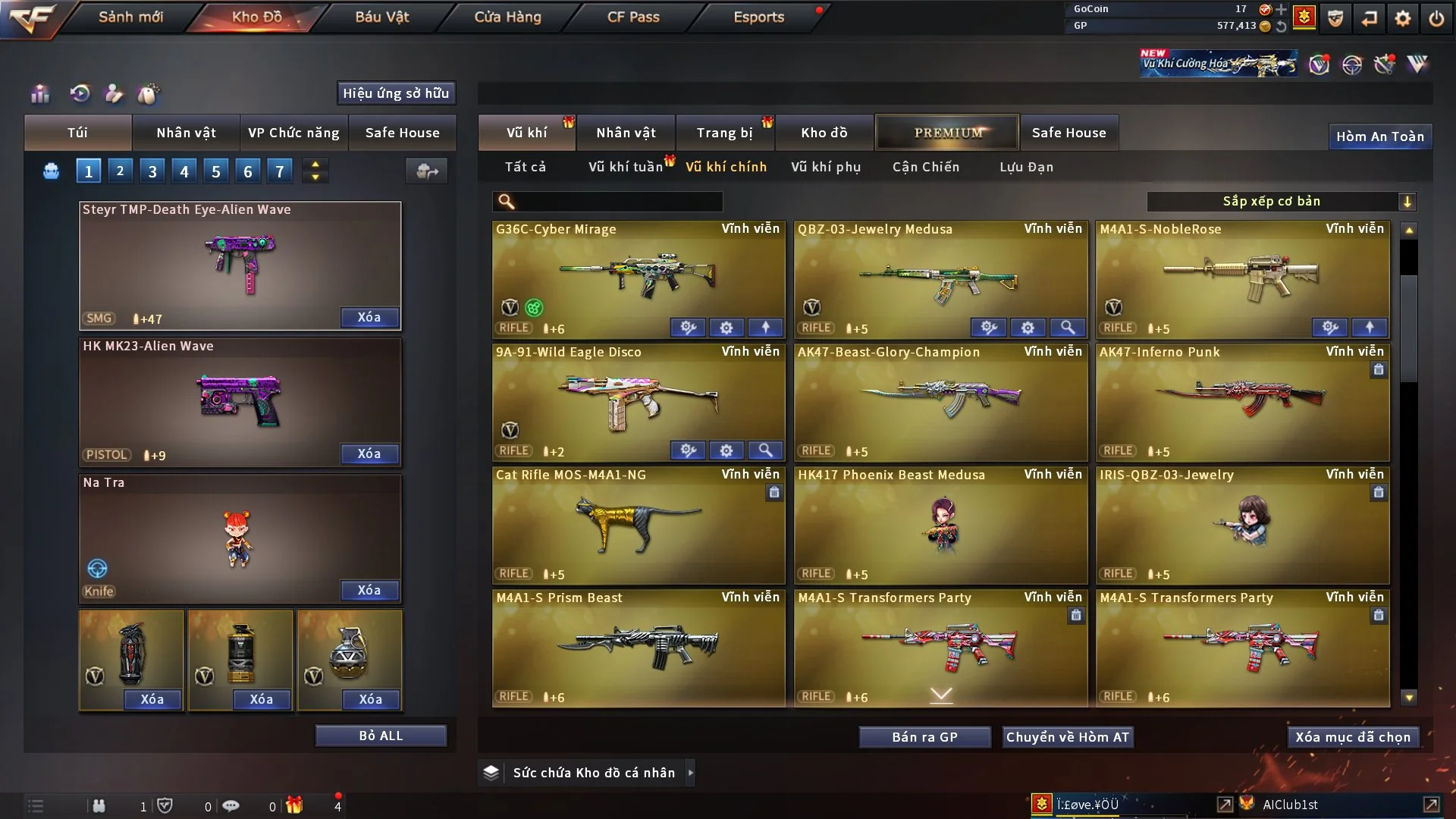Open Hòm An Toàn safe box

point(1379,136)
